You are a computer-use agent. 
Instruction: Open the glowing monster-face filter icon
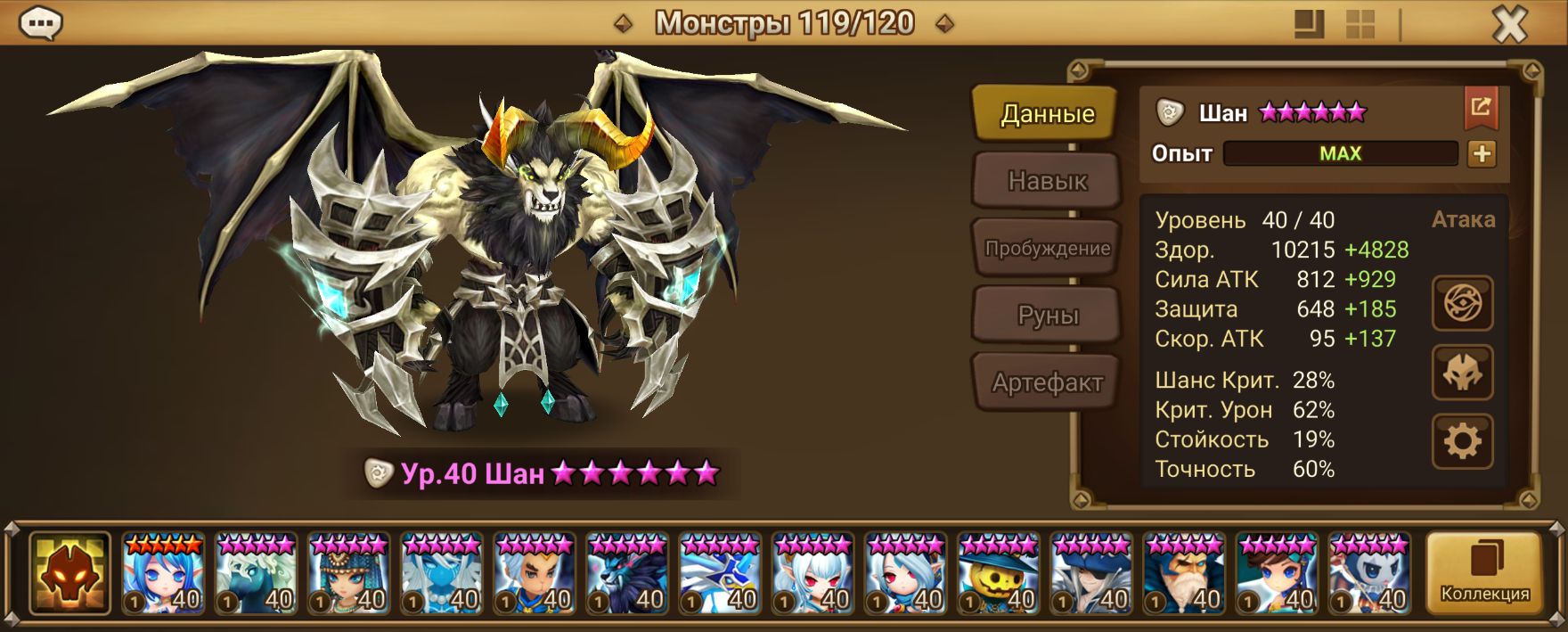coord(69,574)
